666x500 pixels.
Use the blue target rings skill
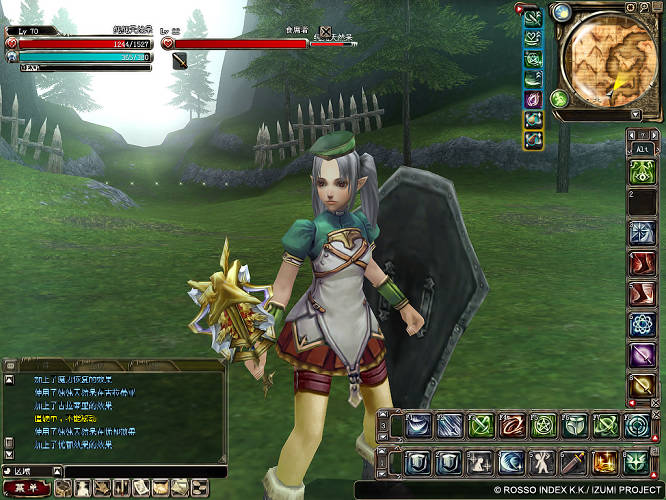[636, 426]
